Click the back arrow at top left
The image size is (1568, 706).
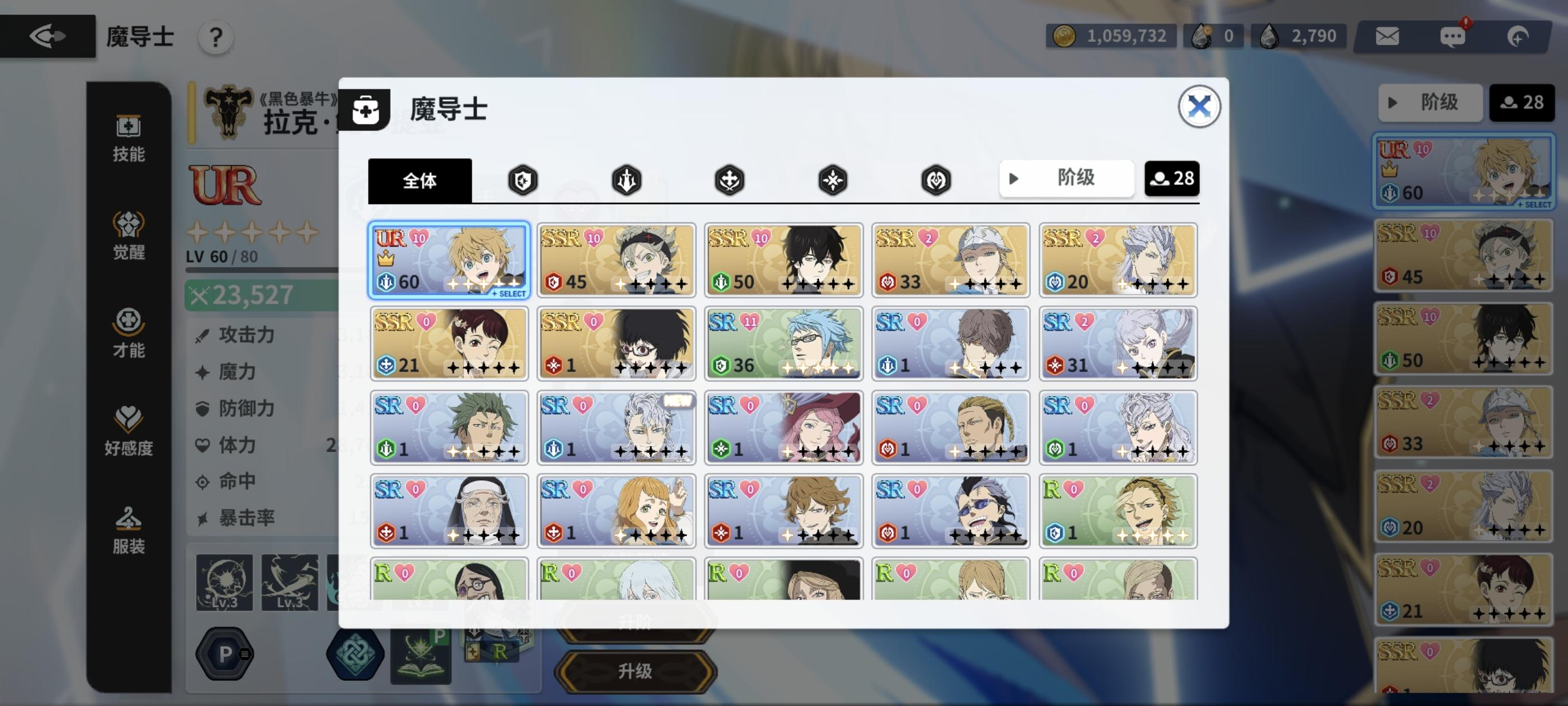coord(47,36)
